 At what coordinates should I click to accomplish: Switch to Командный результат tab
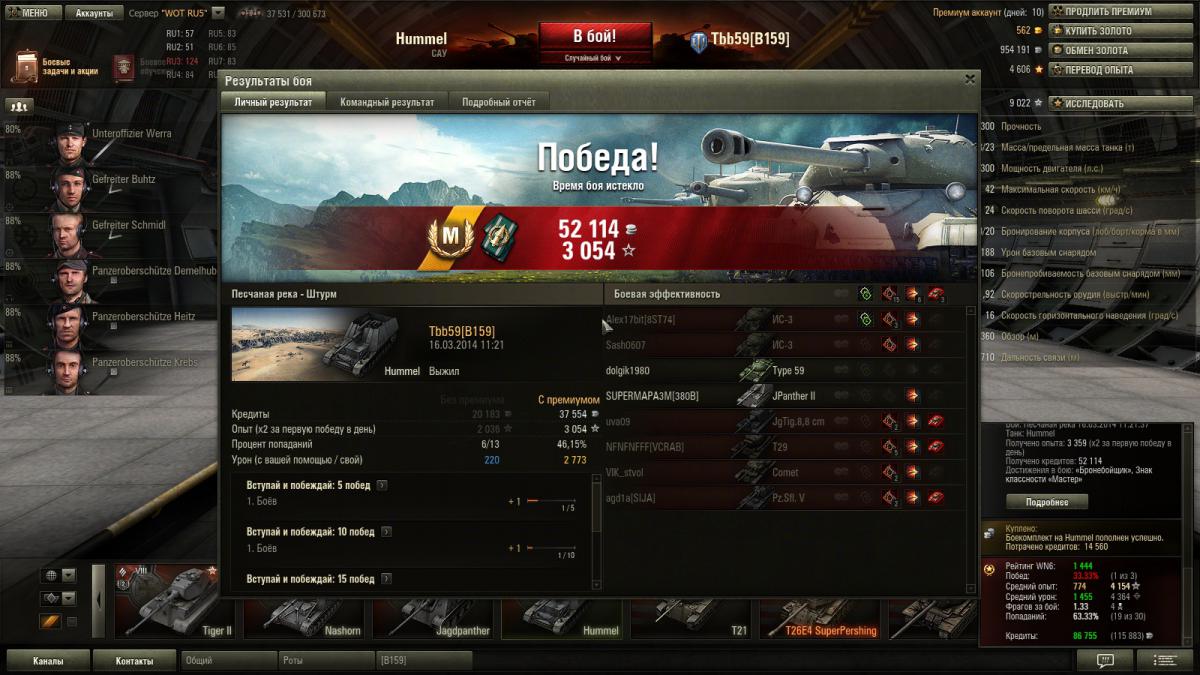tap(387, 102)
